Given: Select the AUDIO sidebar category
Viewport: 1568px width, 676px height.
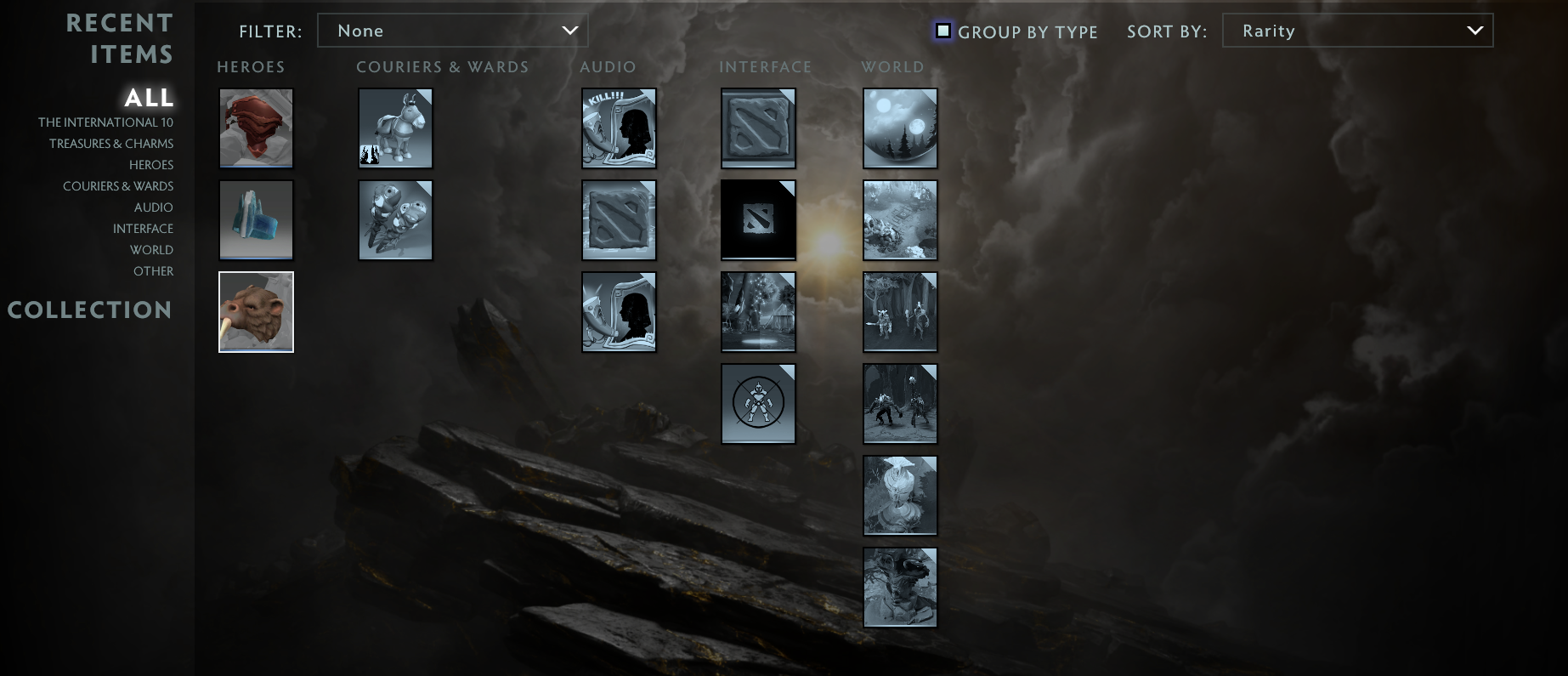Looking at the screenshot, I should [x=153, y=207].
